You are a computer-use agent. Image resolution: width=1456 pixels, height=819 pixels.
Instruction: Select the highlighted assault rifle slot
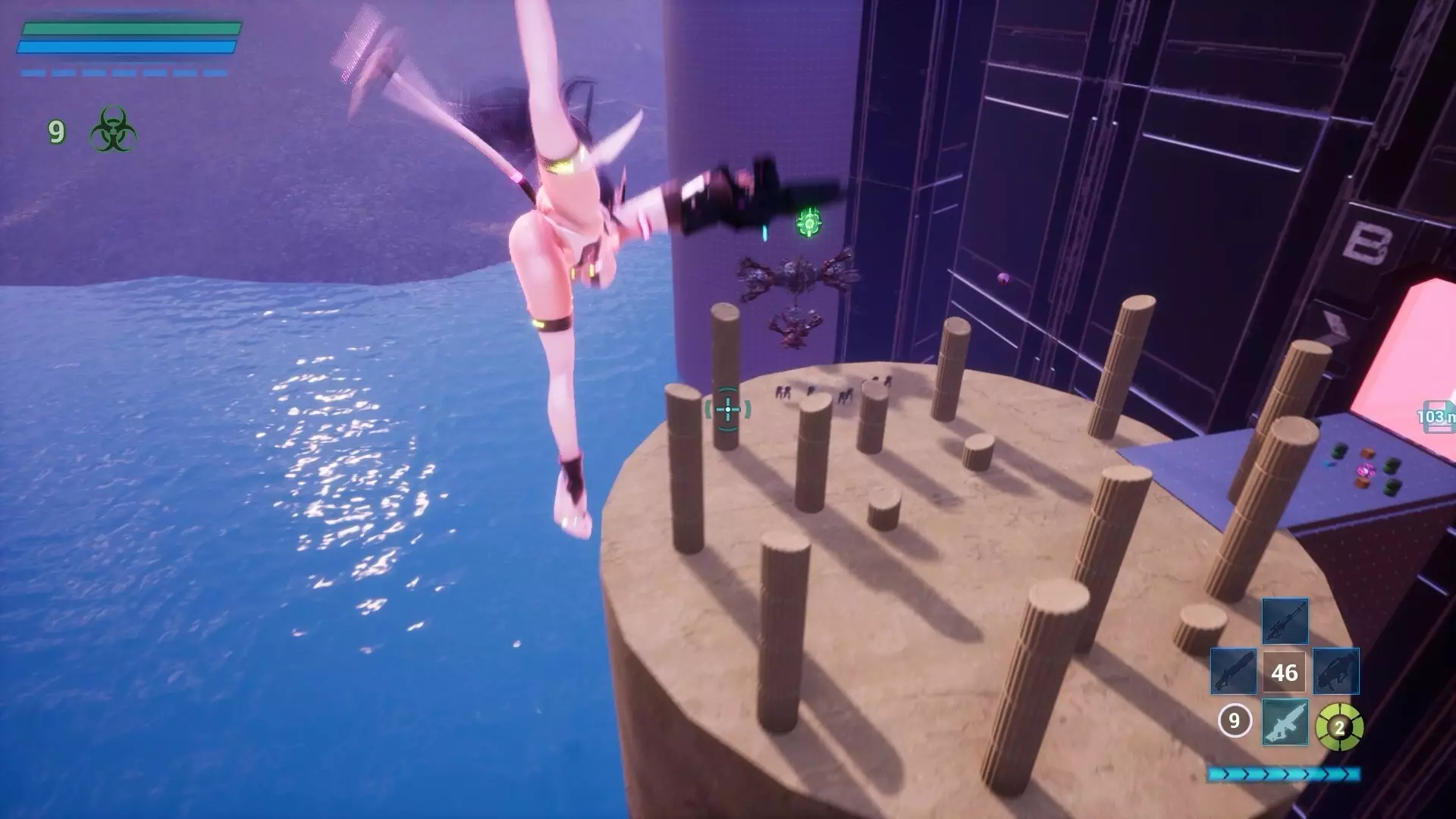pos(1285,722)
